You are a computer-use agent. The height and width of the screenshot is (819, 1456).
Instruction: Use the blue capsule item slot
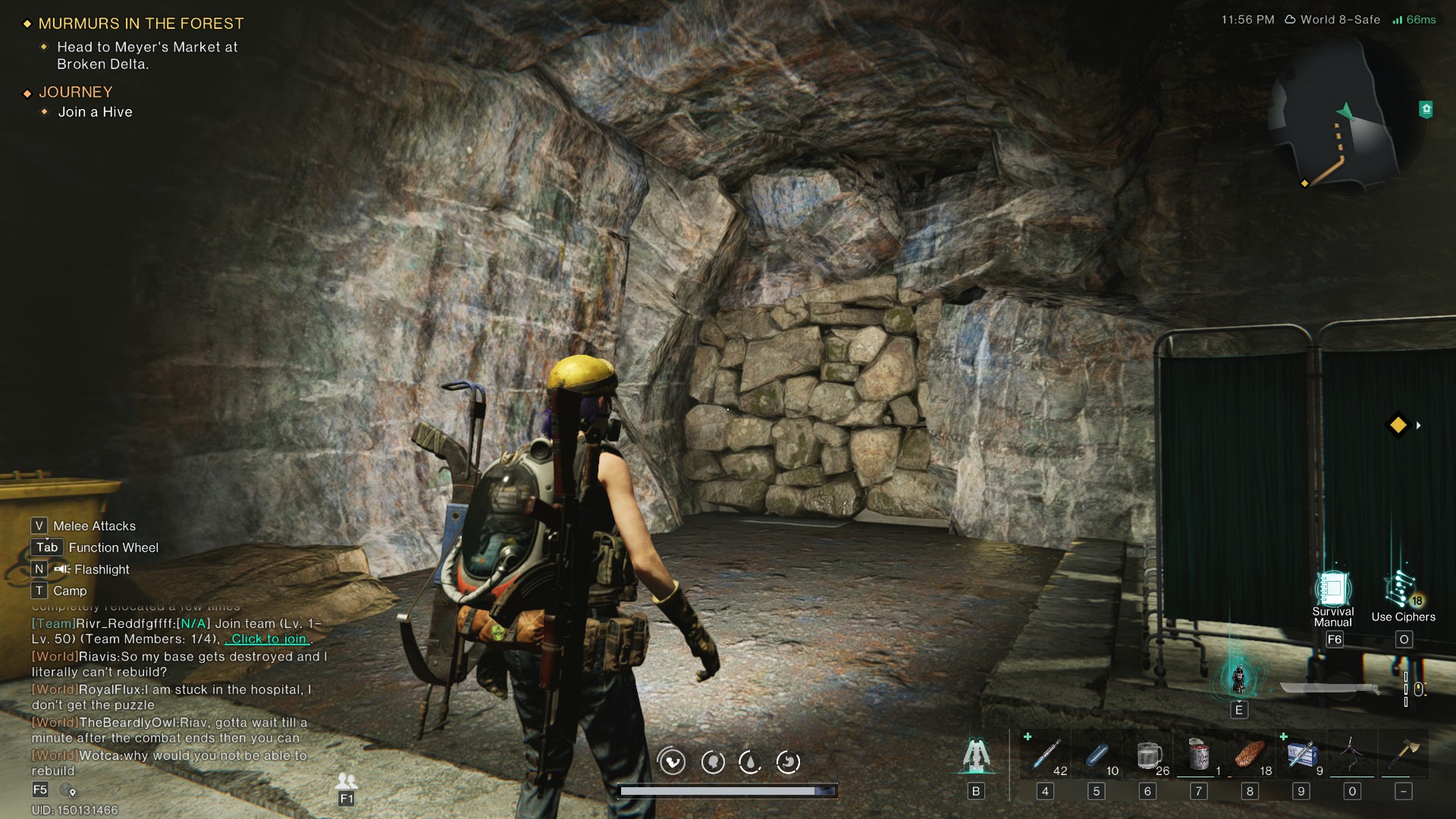click(1097, 755)
